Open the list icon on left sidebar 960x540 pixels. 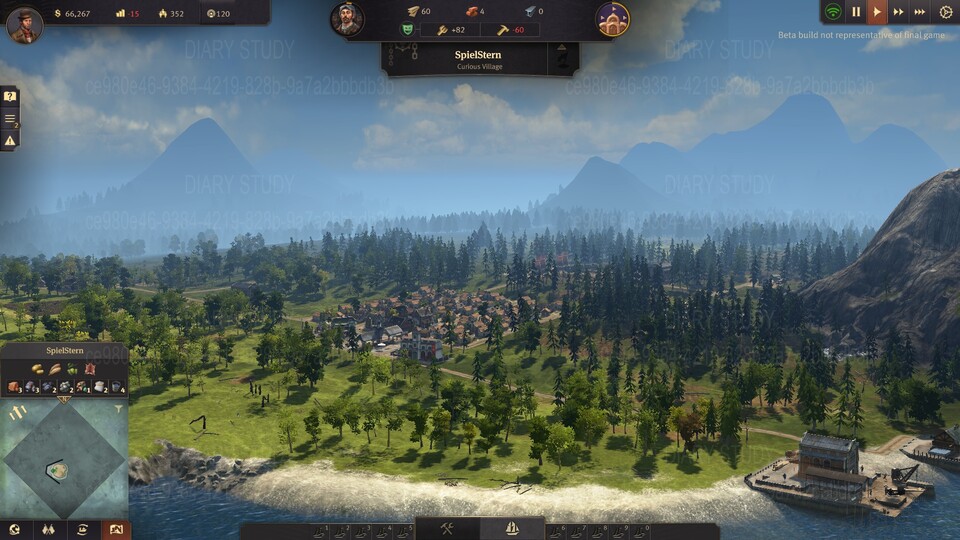tap(10, 119)
